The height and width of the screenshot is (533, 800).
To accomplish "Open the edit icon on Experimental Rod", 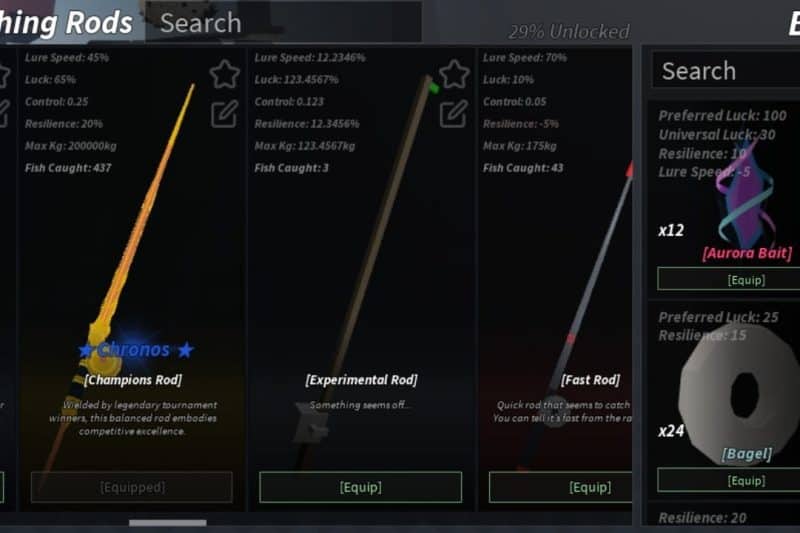I will pyautogui.click(x=454, y=113).
